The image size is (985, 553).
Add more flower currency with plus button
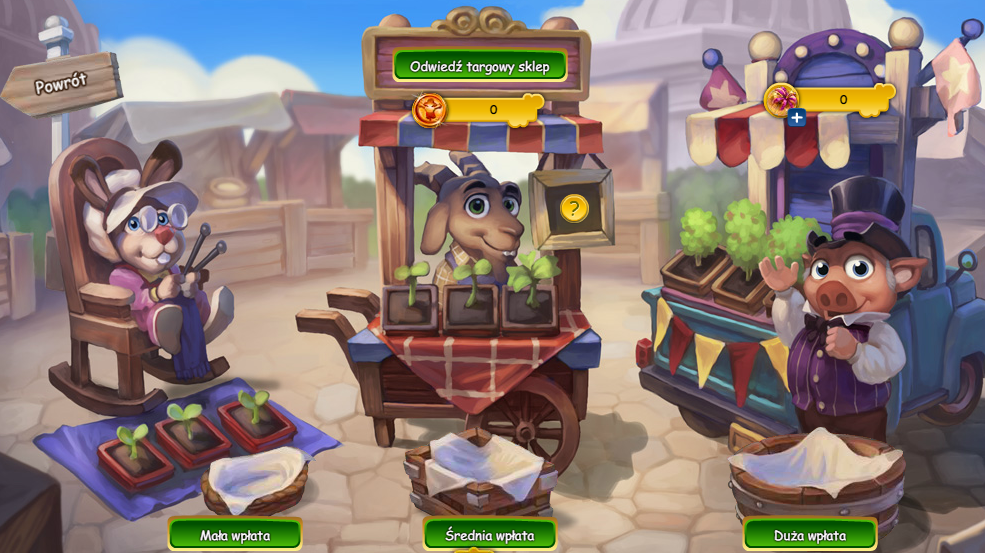tap(796, 118)
